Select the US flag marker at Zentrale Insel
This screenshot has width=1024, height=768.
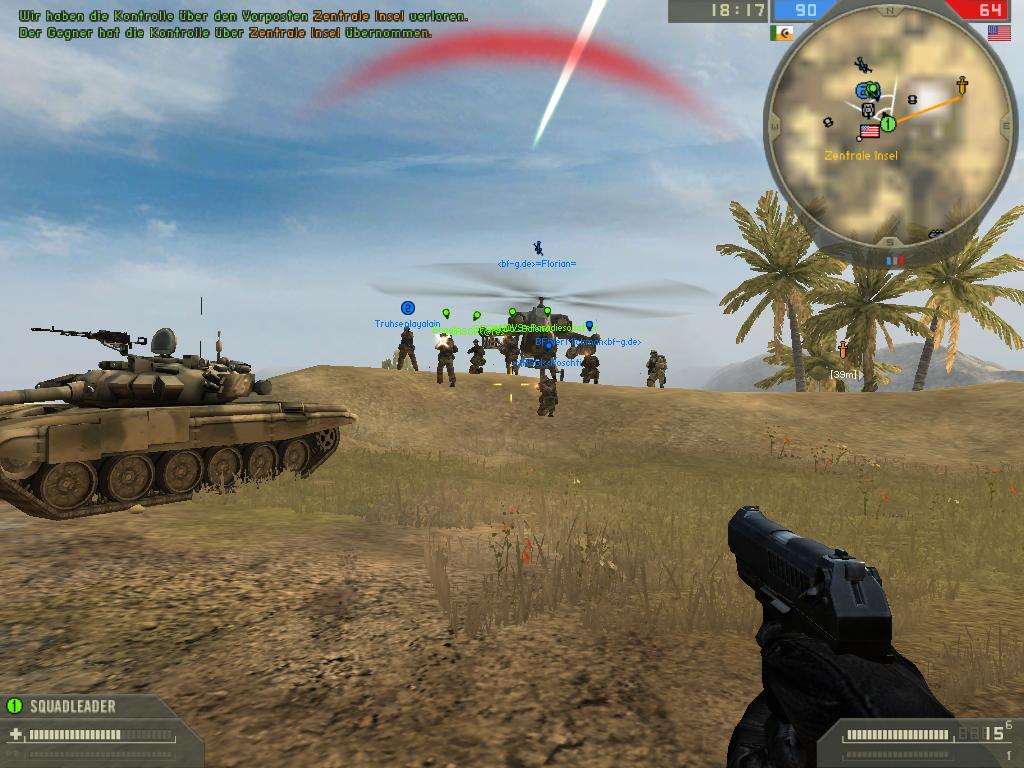tap(869, 131)
